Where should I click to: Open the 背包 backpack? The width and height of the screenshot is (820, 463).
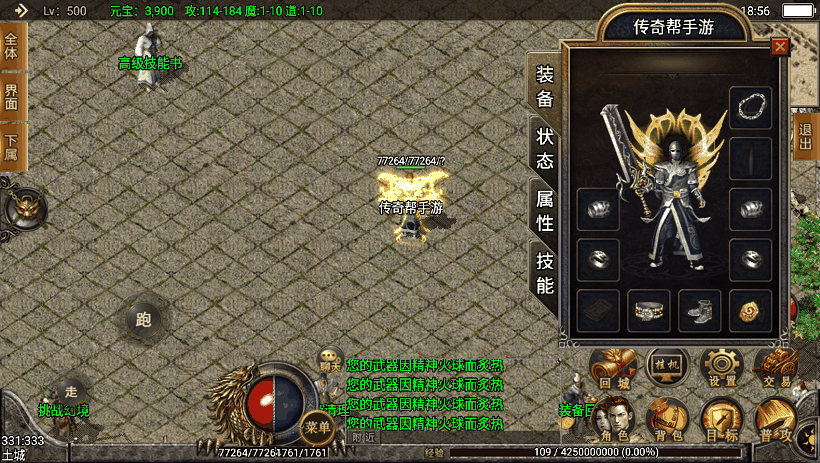[x=666, y=420]
